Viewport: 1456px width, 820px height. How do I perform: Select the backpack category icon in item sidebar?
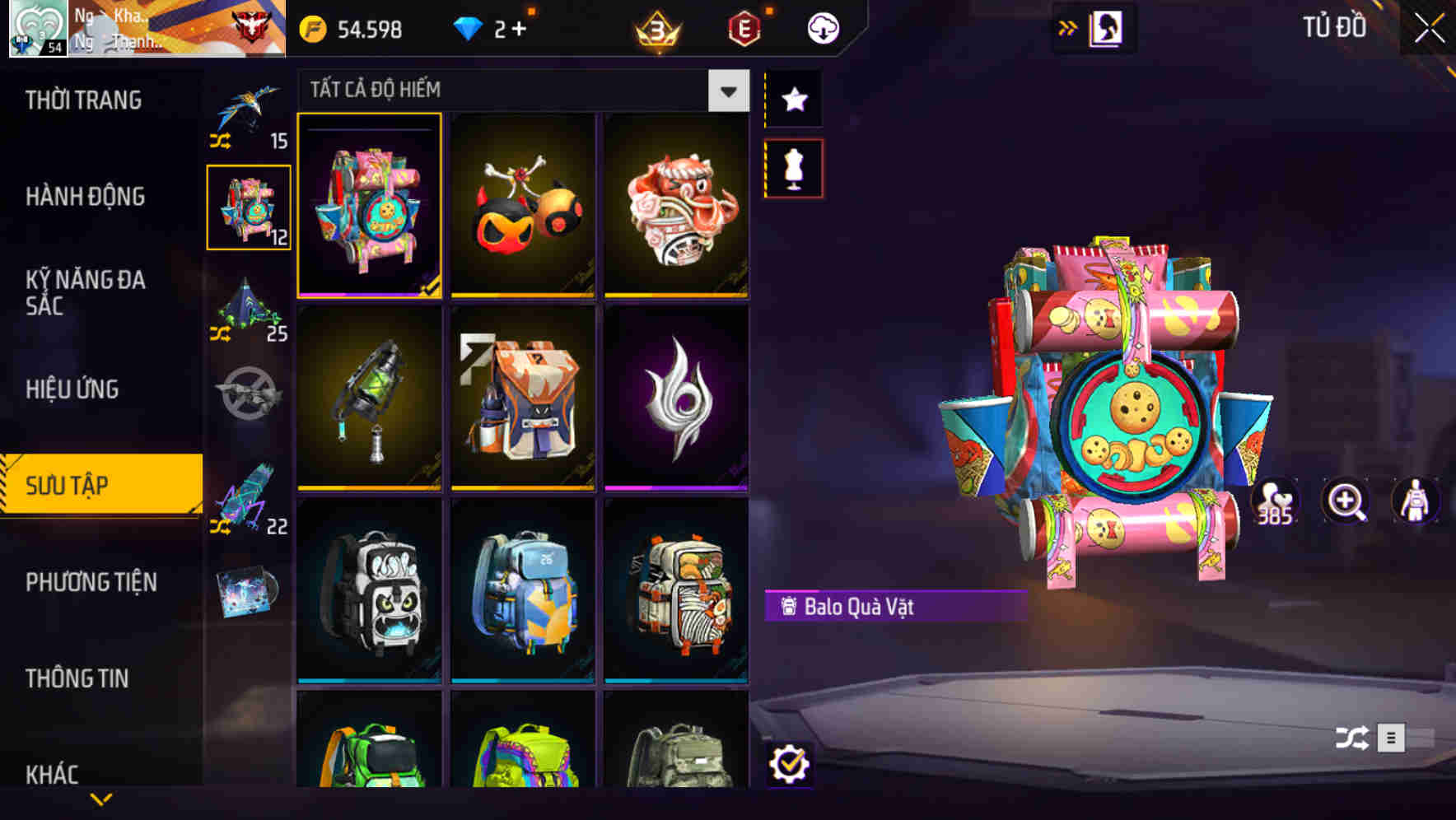coord(249,206)
